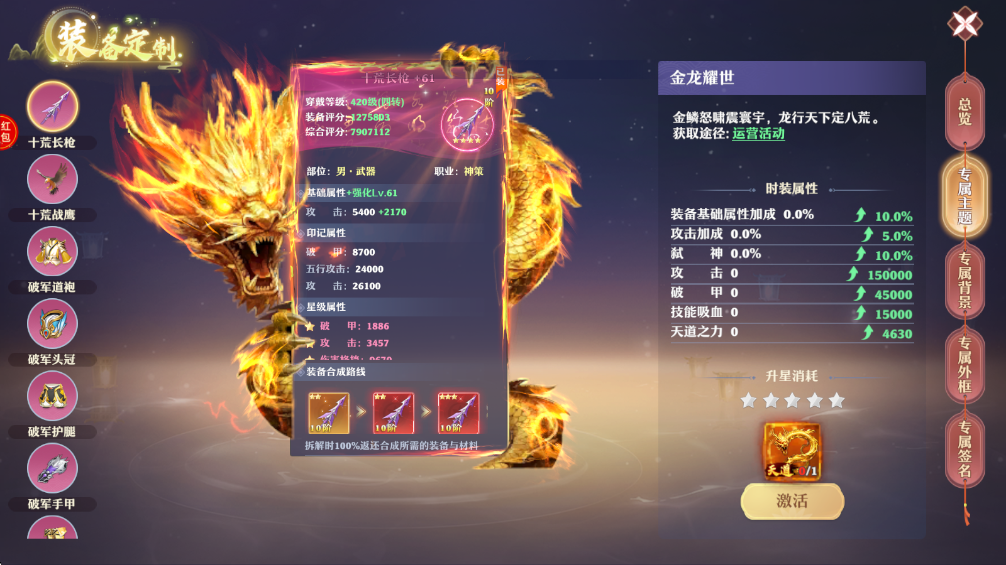The image size is (1006, 565).
Task: Follow the 运营活动 acquisition link
Action: (758, 134)
